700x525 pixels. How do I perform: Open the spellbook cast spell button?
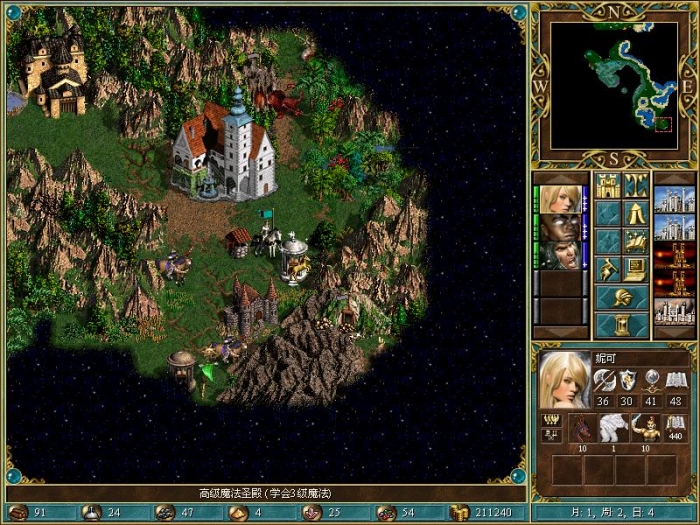click(x=636, y=241)
